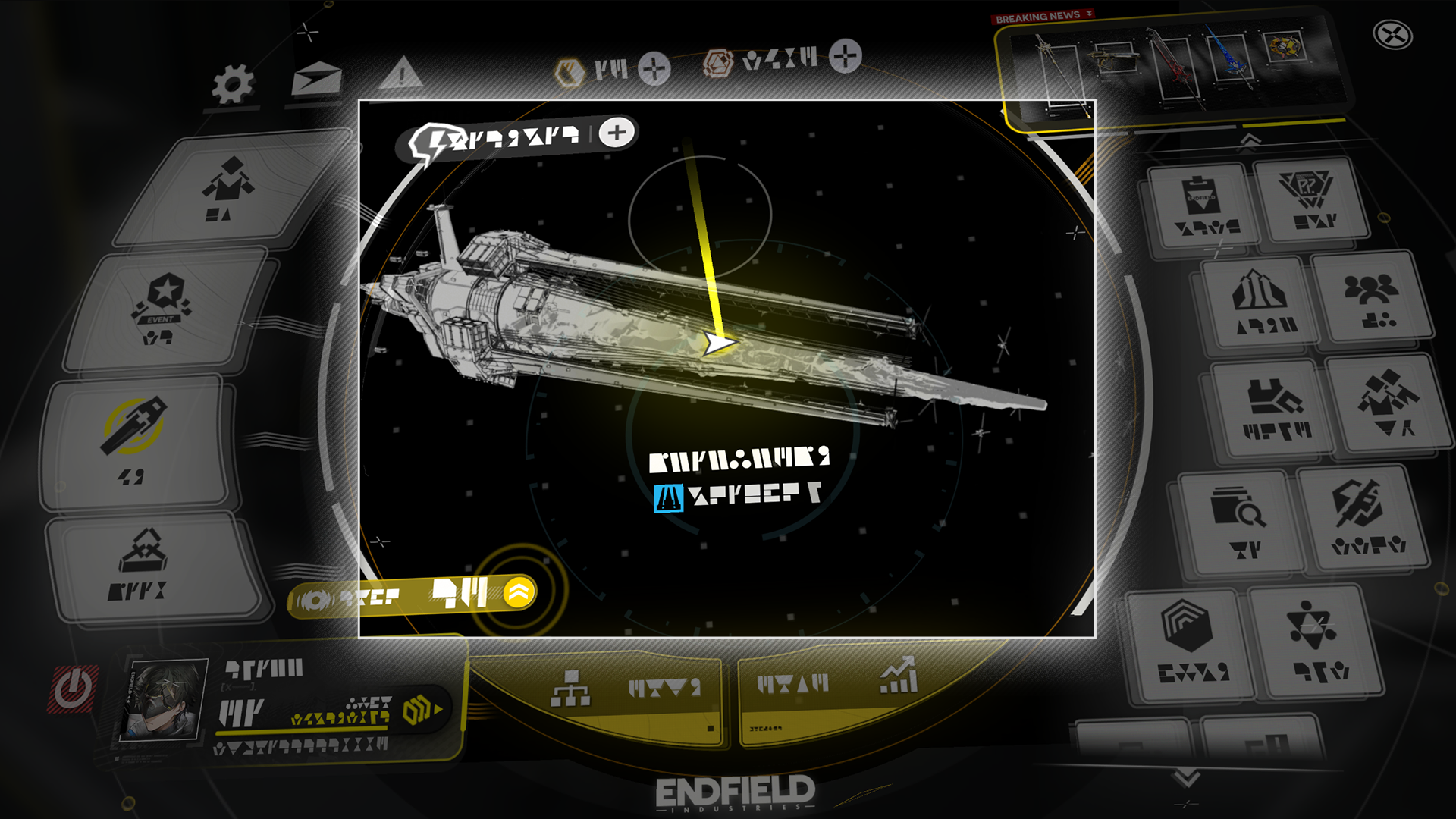
Task: Add currency with the gold hexagon plus button
Action: click(x=654, y=69)
